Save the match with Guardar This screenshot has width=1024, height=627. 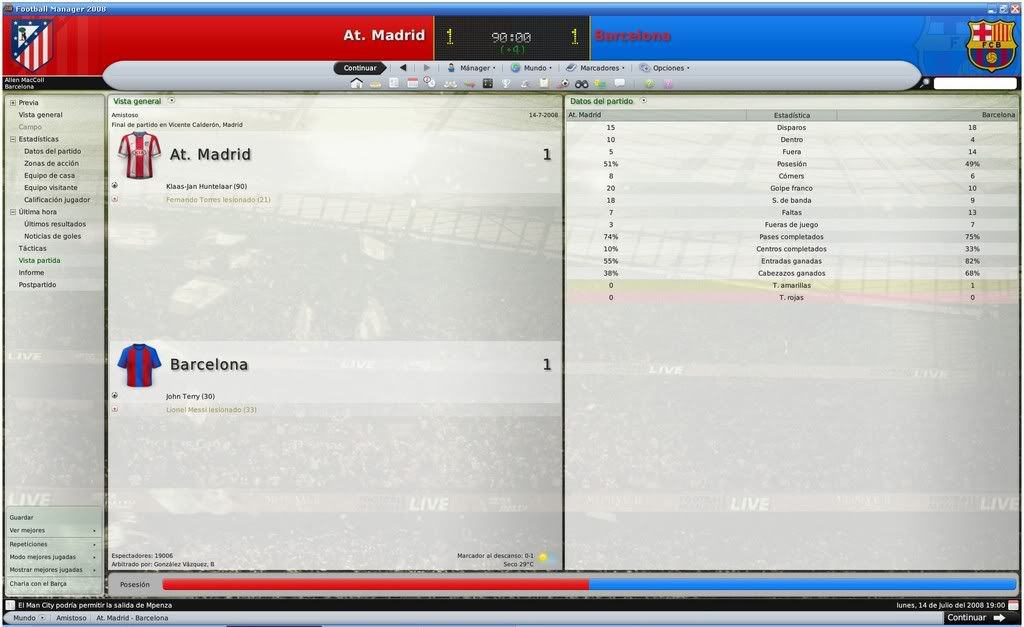(21, 517)
